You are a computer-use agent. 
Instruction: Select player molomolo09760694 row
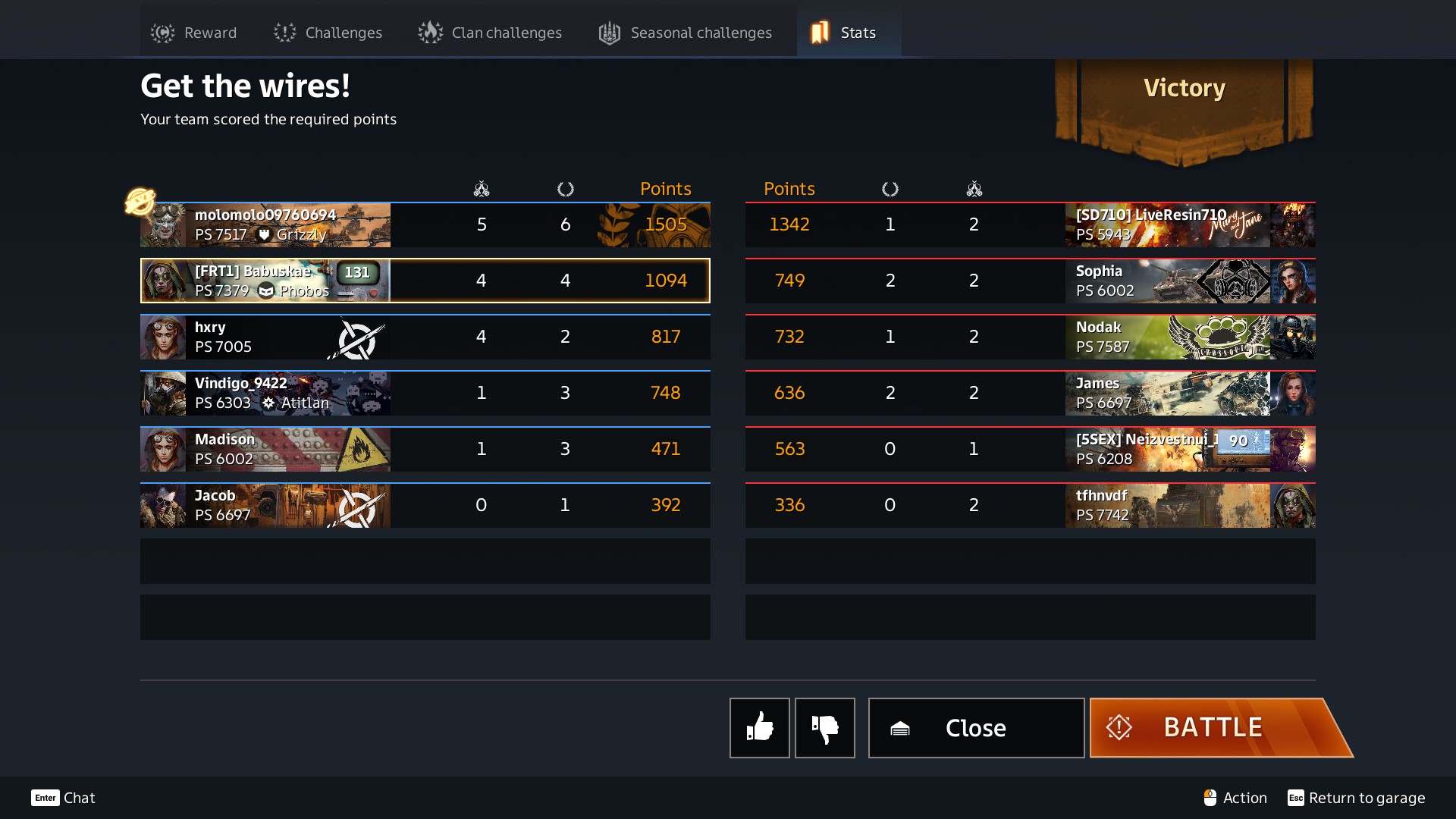click(x=425, y=225)
